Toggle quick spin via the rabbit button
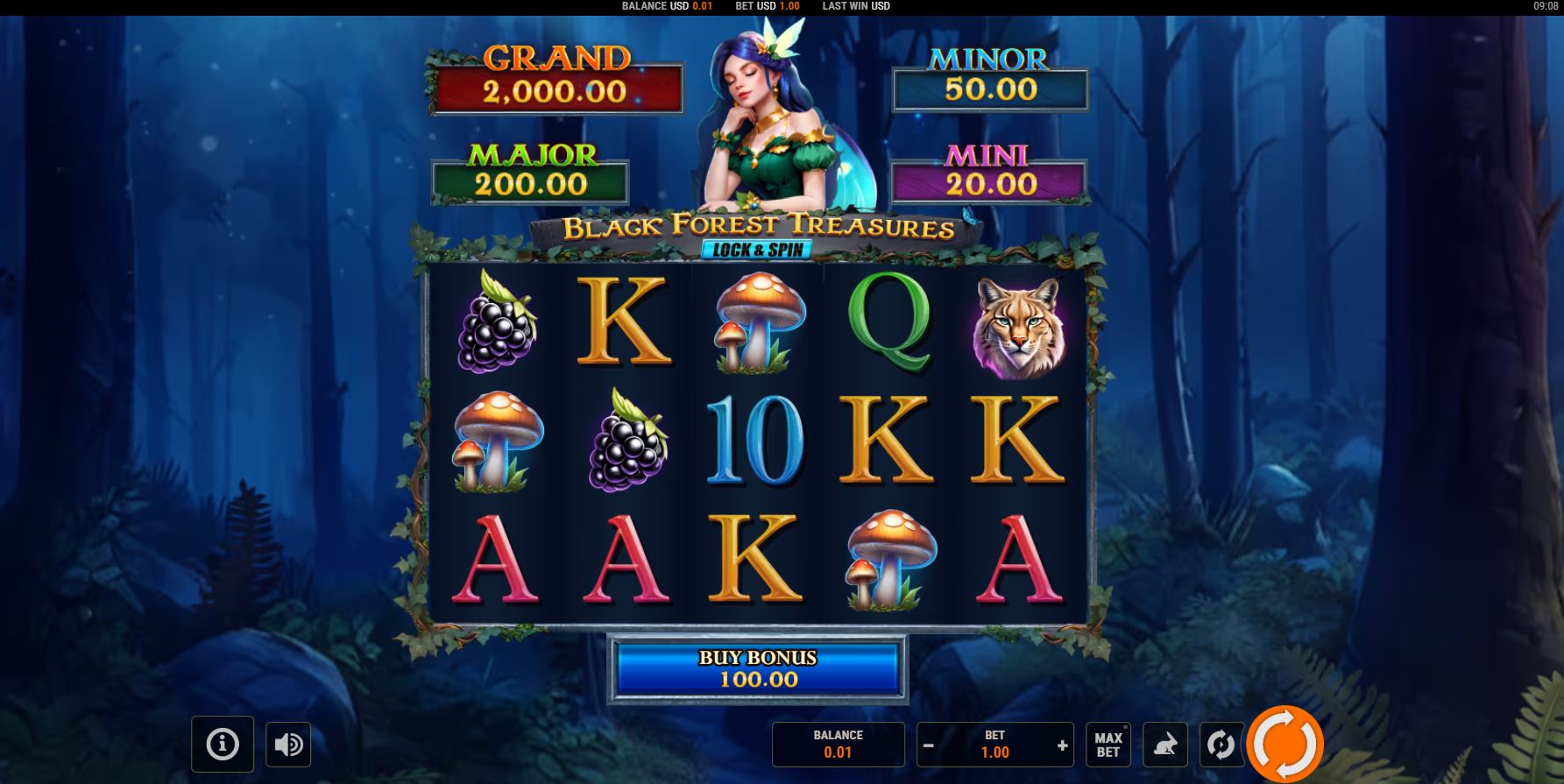 pyautogui.click(x=1165, y=745)
